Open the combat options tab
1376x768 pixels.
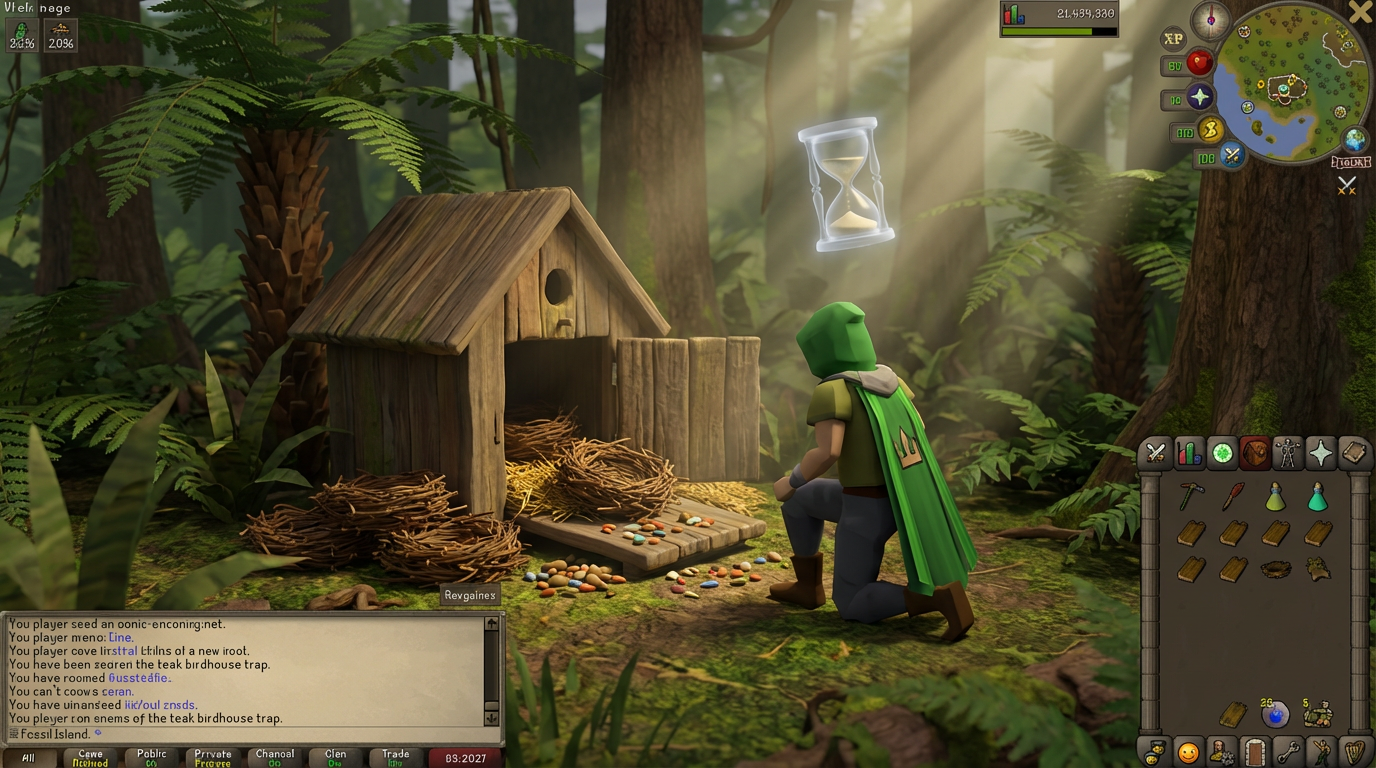pos(1156,453)
